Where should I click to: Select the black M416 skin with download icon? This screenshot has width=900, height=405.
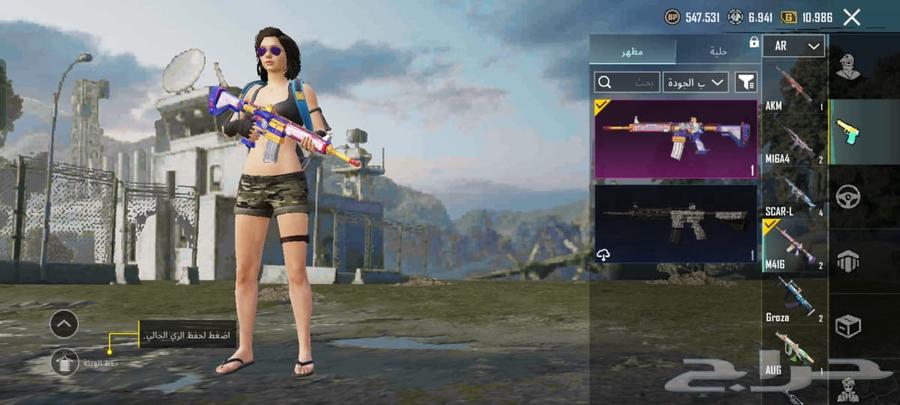(675, 222)
